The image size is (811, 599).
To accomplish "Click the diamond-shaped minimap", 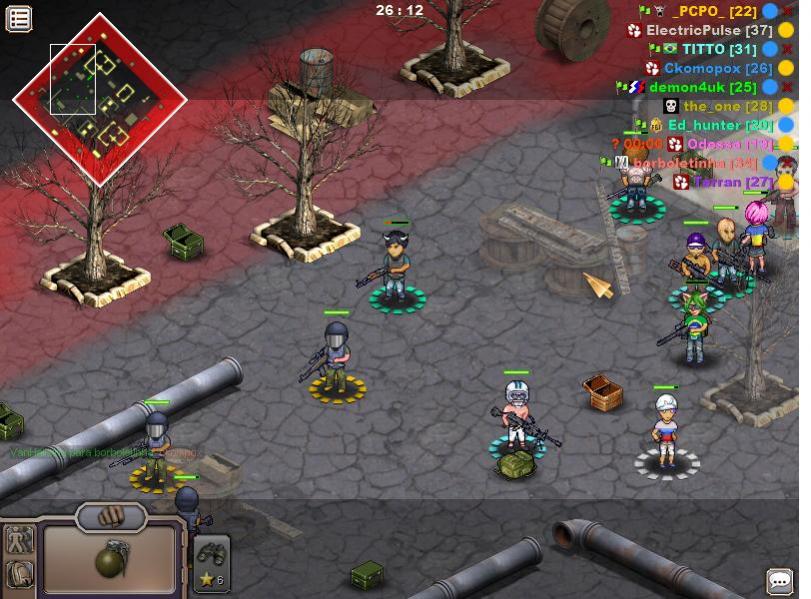I will click(x=100, y=98).
